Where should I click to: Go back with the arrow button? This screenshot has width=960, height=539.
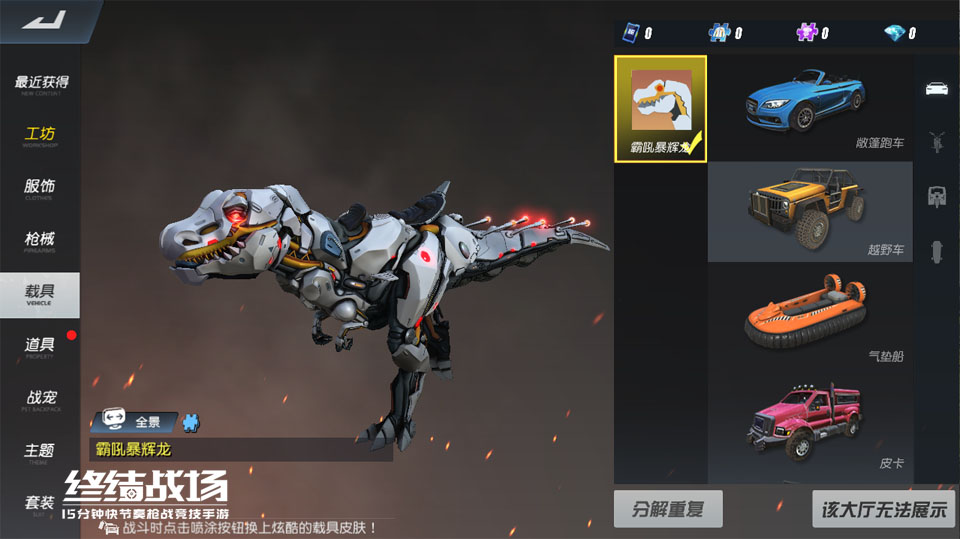pyautogui.click(x=42, y=20)
